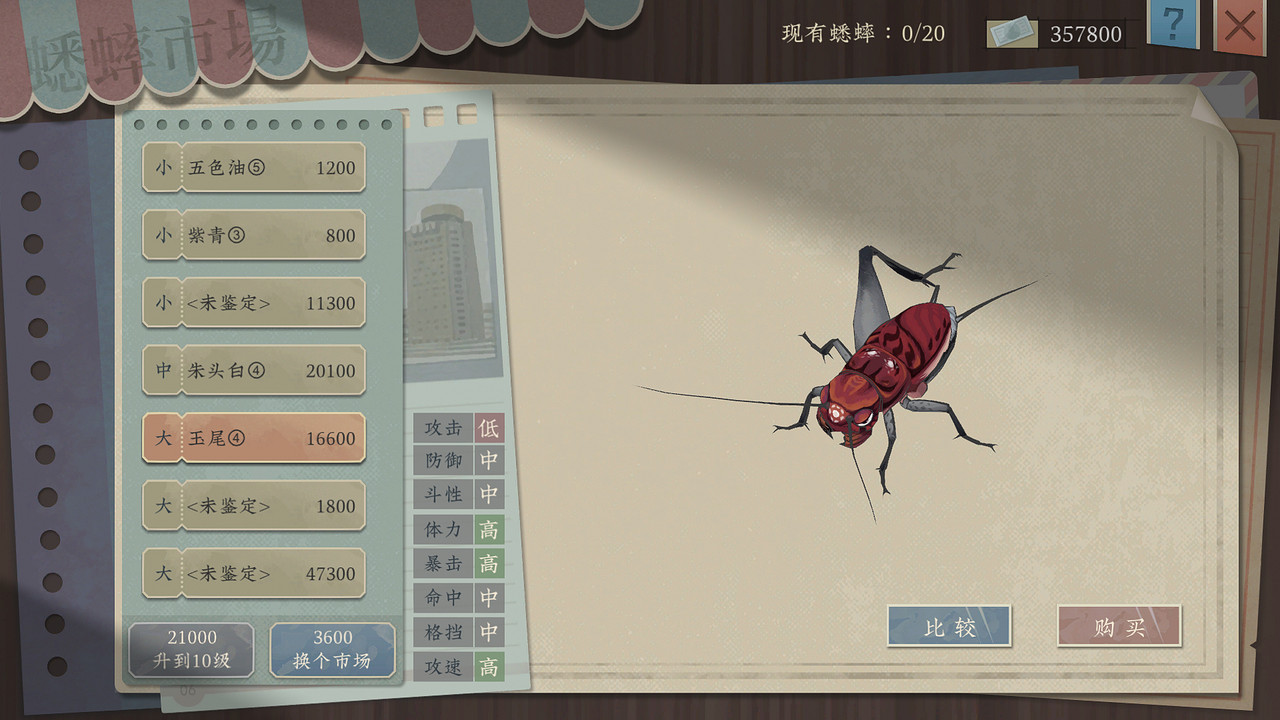Select the 紫青③ cricket priced 800

[253, 235]
